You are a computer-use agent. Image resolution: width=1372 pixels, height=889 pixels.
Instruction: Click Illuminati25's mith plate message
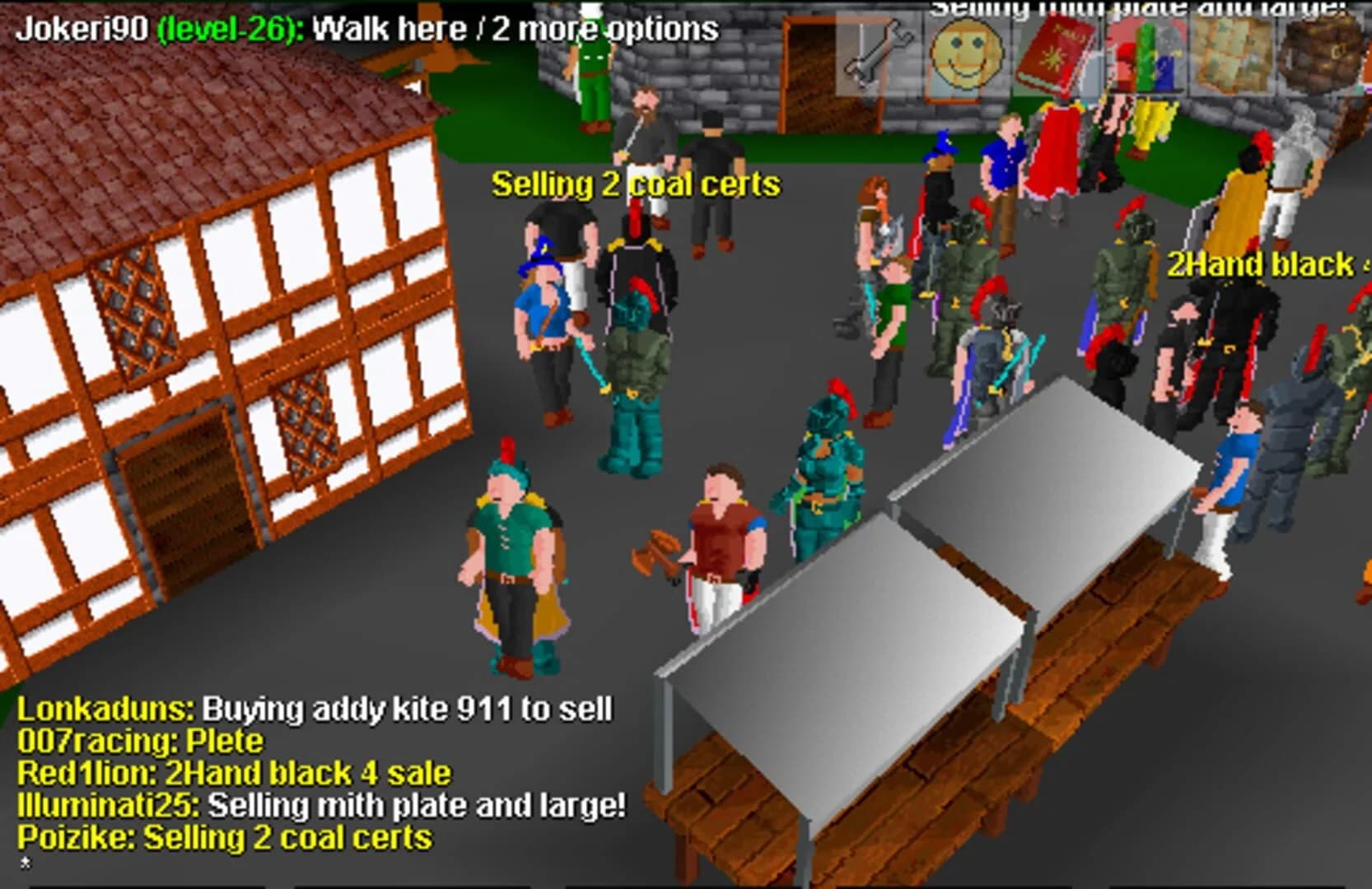[321, 806]
